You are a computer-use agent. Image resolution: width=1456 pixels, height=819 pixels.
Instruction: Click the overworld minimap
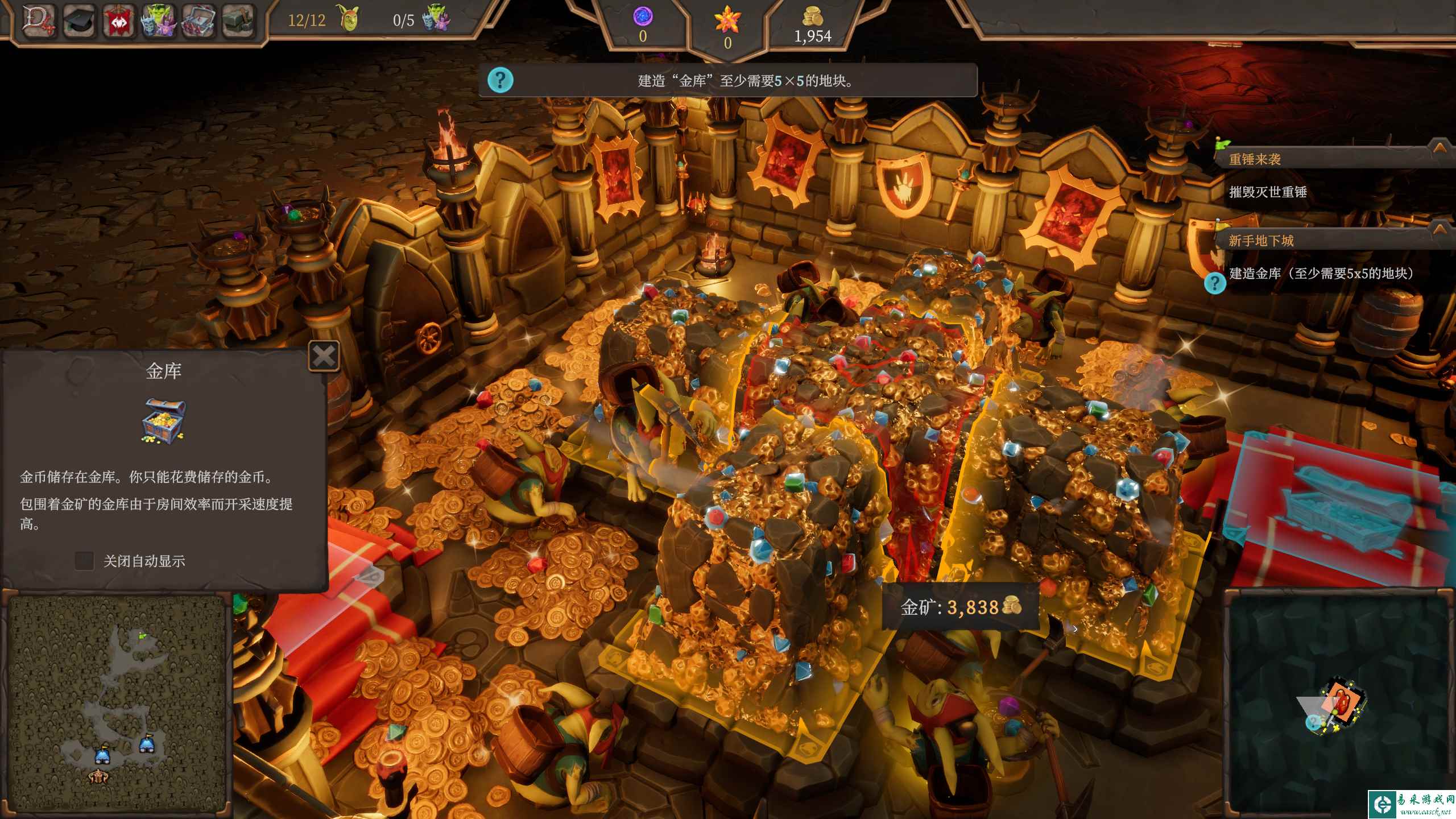[1339, 705]
